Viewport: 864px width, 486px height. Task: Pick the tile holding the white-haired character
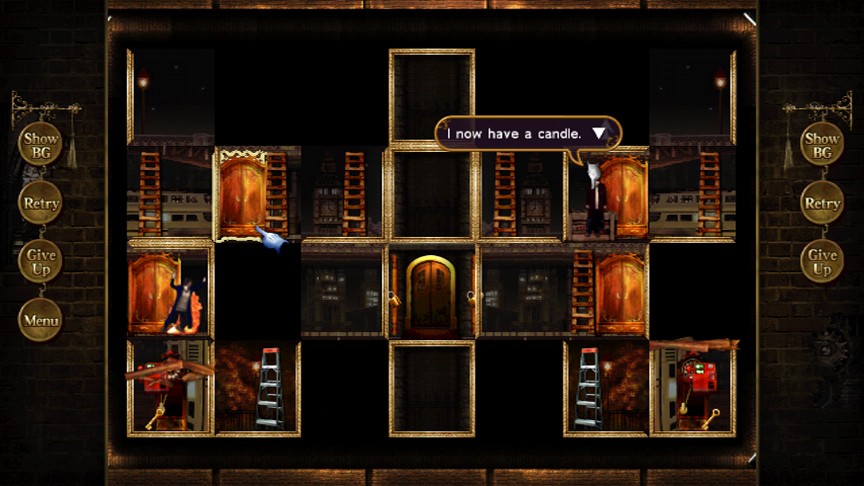607,196
